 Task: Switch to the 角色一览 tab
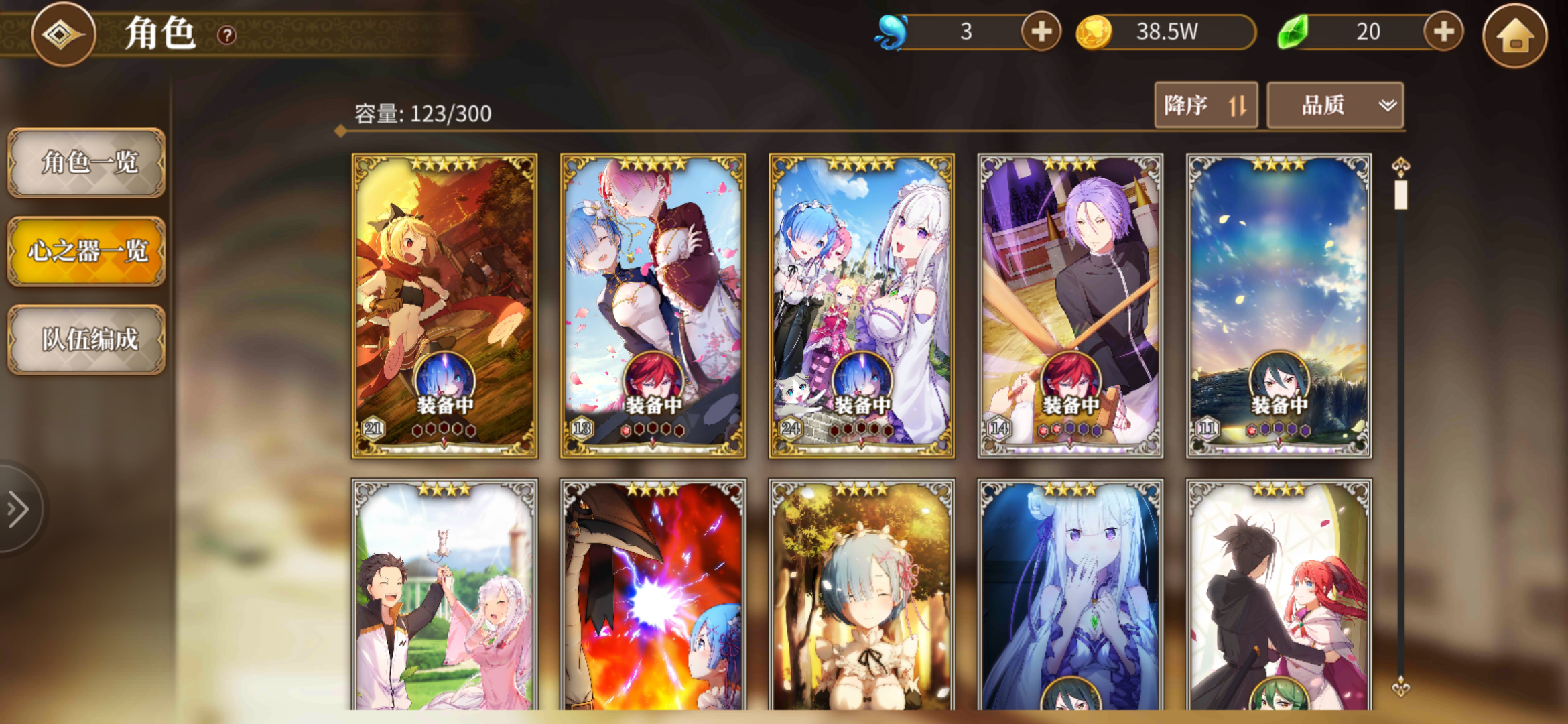86,164
